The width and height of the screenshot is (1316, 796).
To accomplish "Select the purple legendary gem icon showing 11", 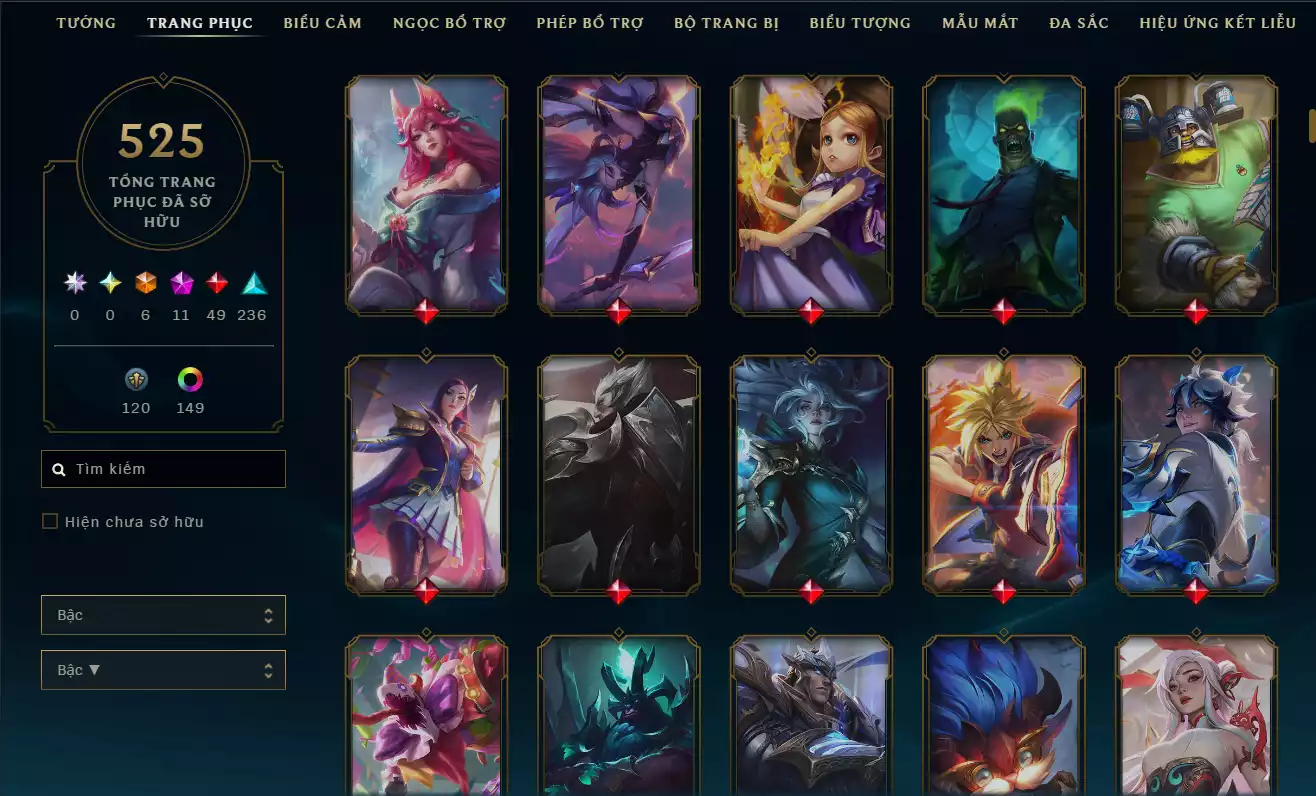I will coord(180,283).
